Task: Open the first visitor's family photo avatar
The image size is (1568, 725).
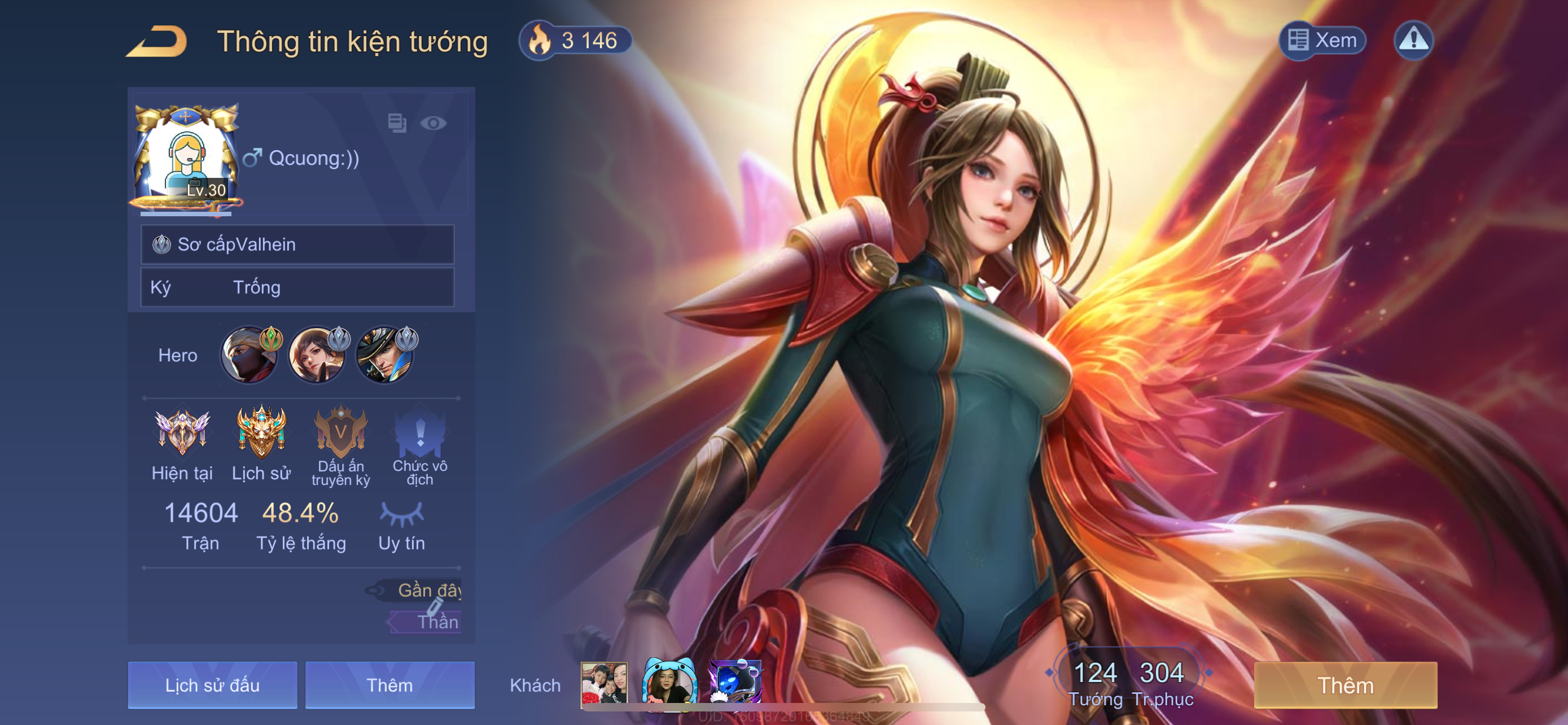Action: (x=604, y=684)
